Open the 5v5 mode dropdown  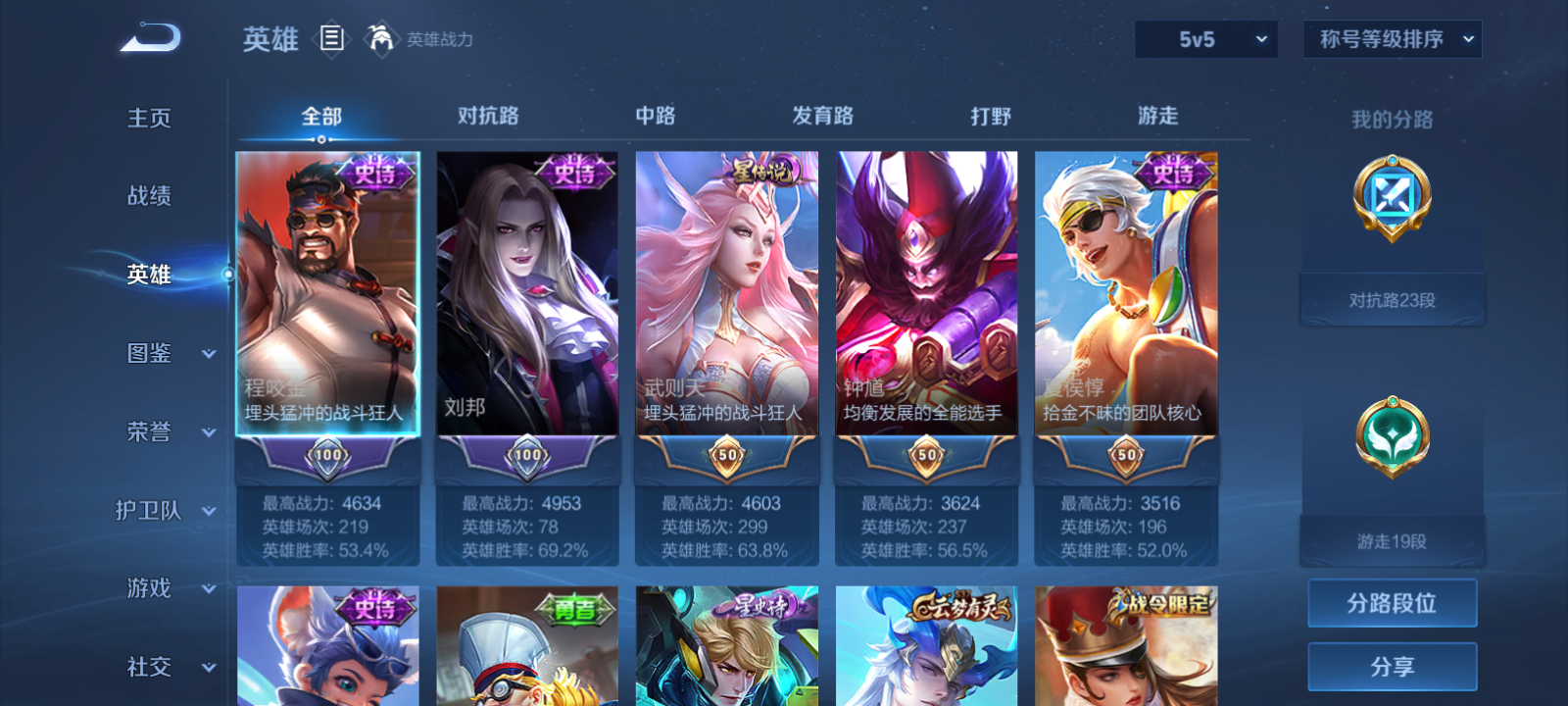tap(1206, 39)
